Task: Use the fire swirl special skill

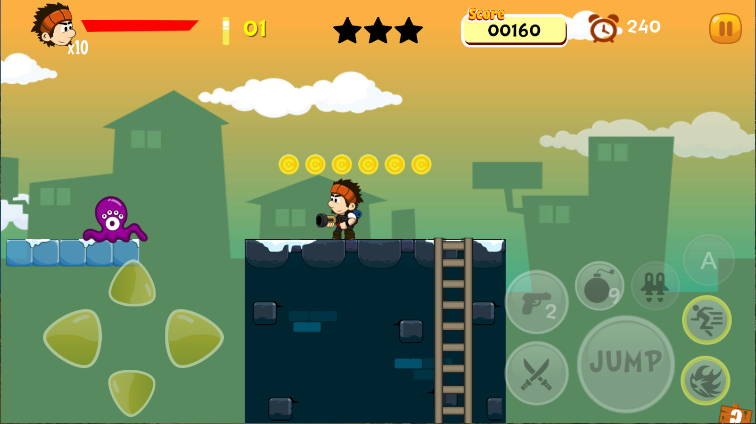Action: point(705,381)
